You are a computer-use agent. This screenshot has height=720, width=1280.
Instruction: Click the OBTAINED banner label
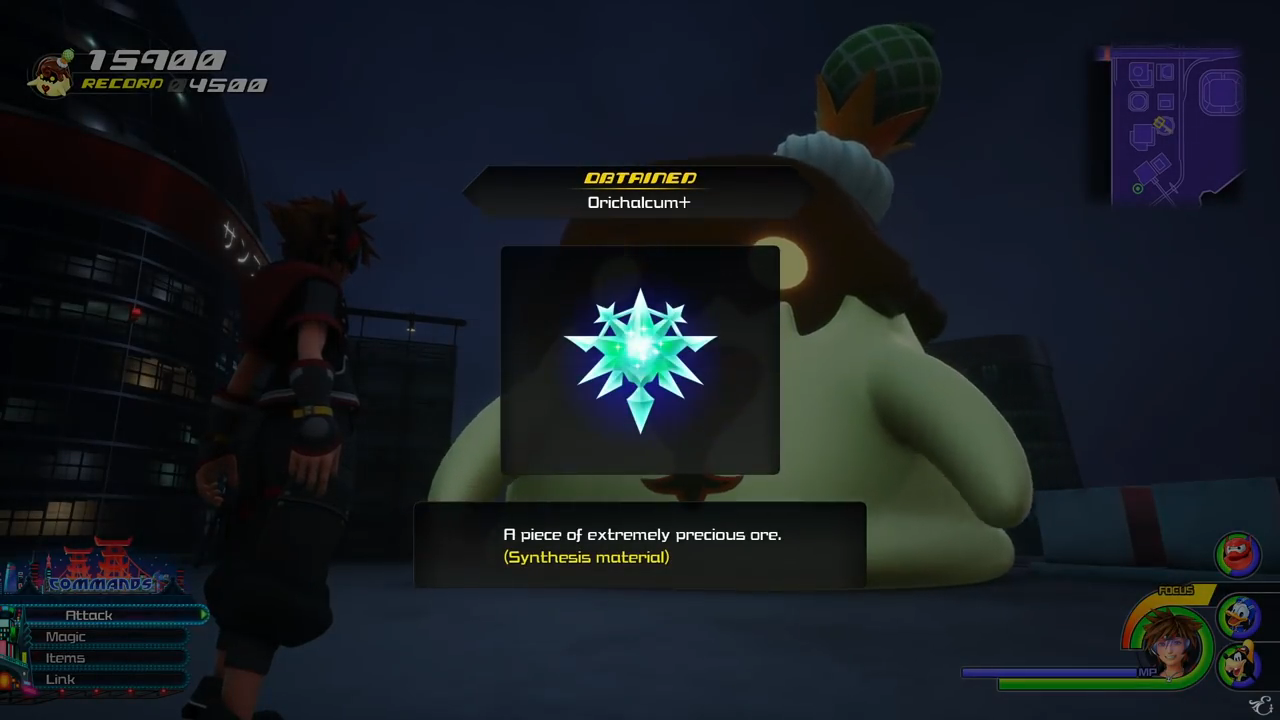pyautogui.click(x=640, y=178)
